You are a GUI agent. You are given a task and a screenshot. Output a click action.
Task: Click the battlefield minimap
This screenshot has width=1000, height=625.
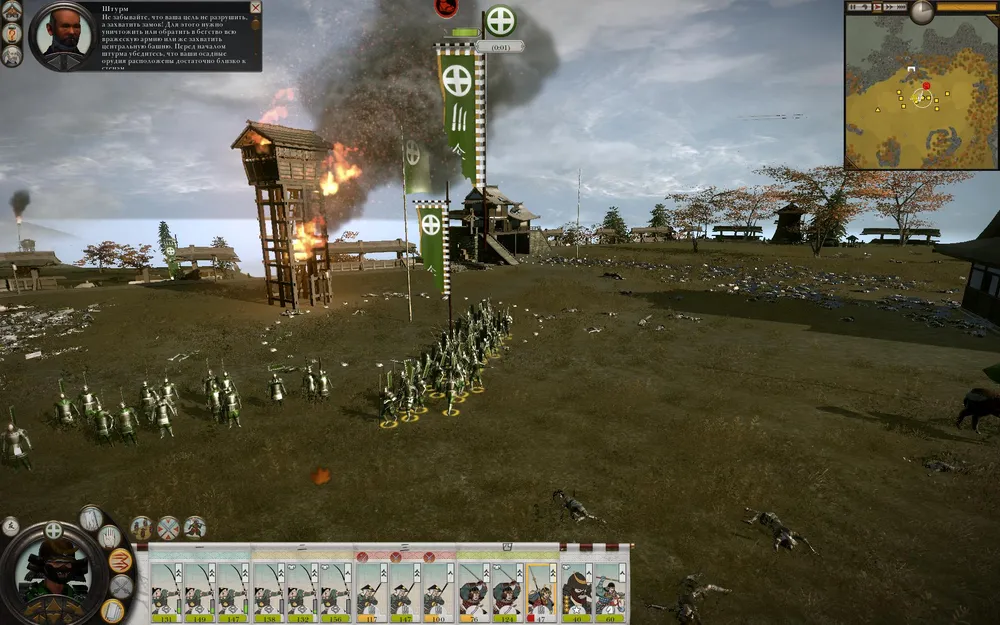[920, 96]
